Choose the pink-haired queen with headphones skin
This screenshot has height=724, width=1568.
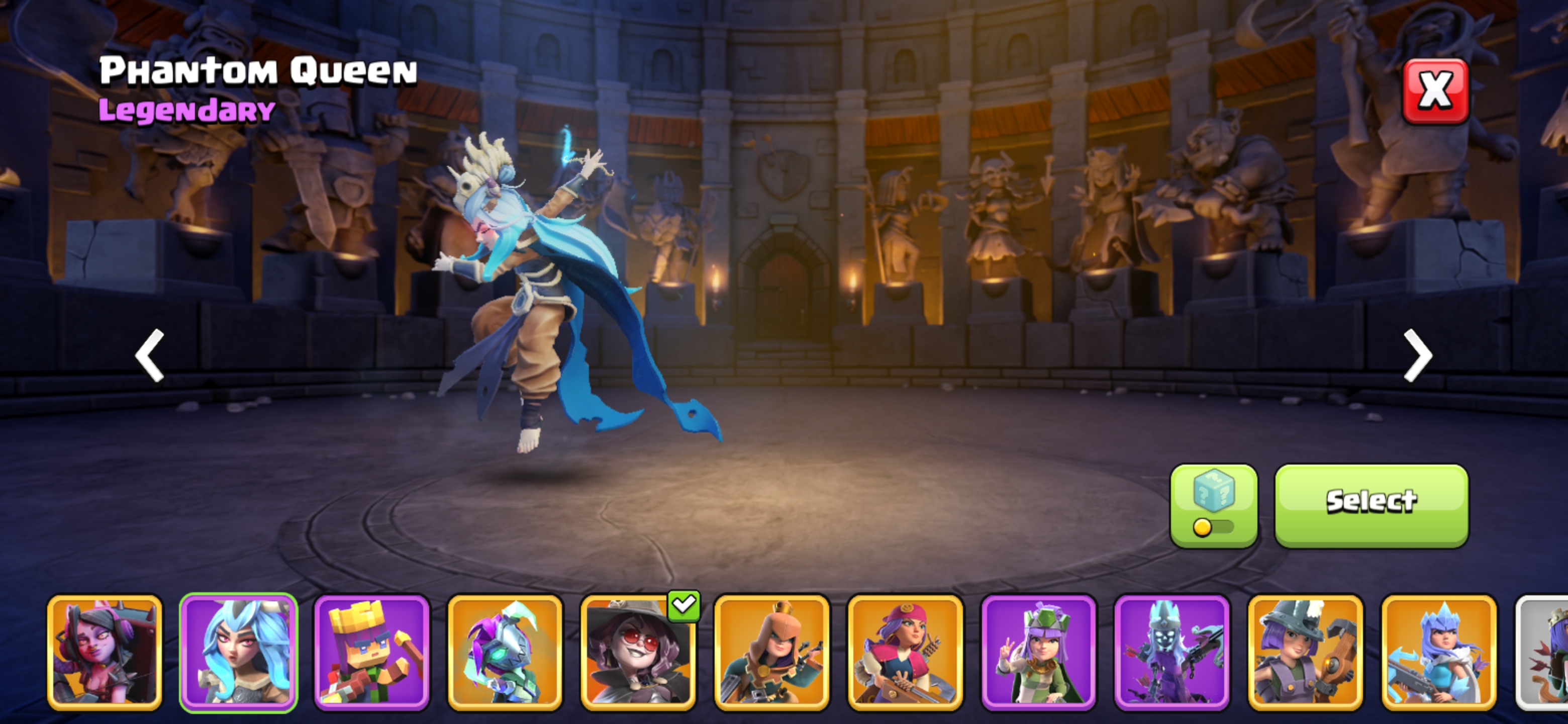pos(105,652)
